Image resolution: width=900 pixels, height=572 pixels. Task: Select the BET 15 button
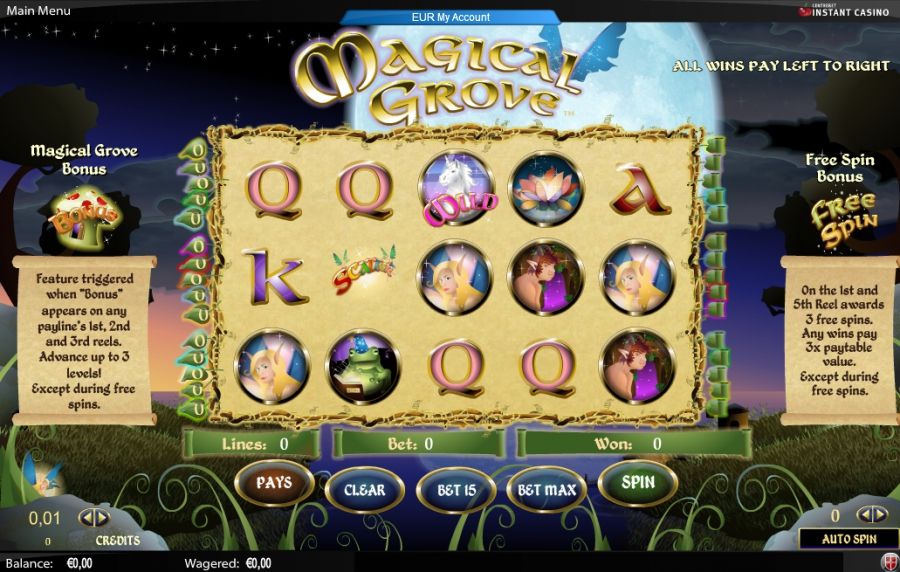[455, 490]
